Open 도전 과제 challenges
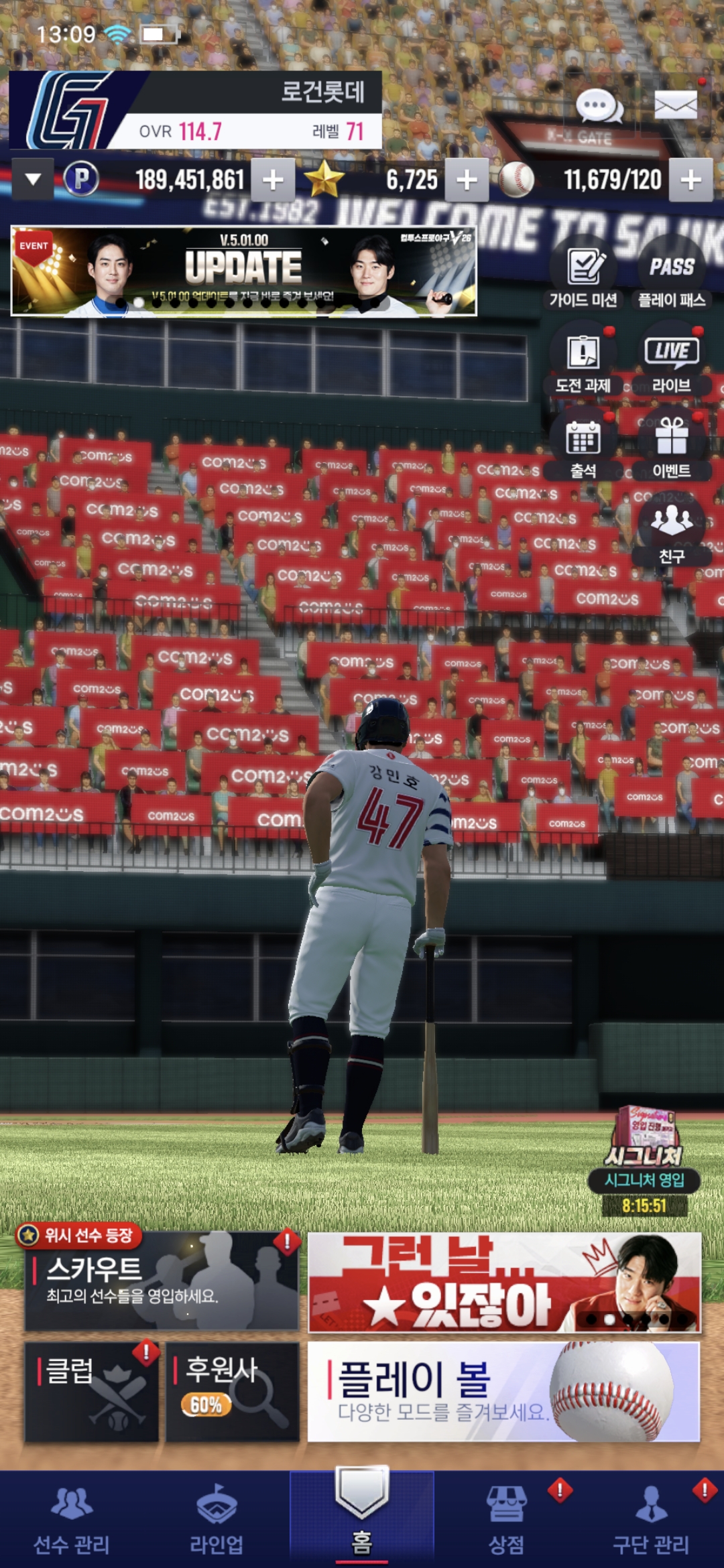This screenshot has width=724, height=1568. coord(583,362)
